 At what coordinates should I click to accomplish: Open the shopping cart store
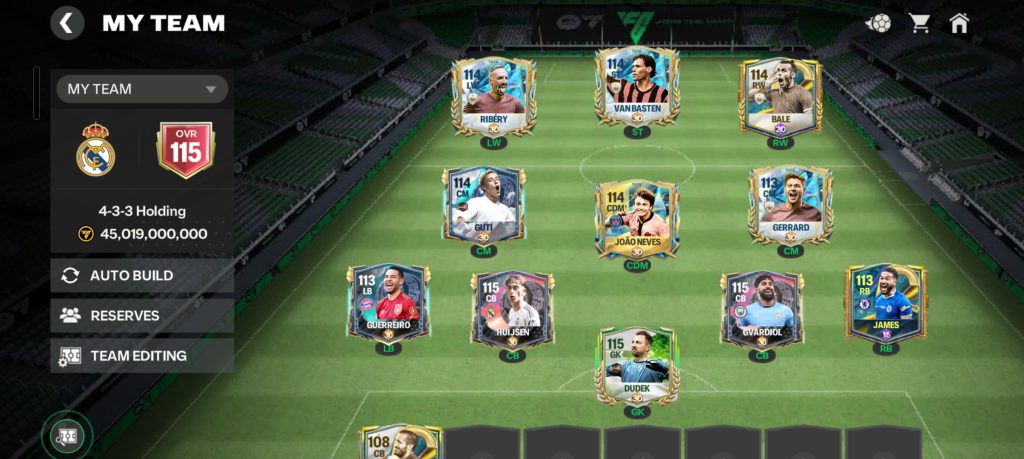[918, 23]
